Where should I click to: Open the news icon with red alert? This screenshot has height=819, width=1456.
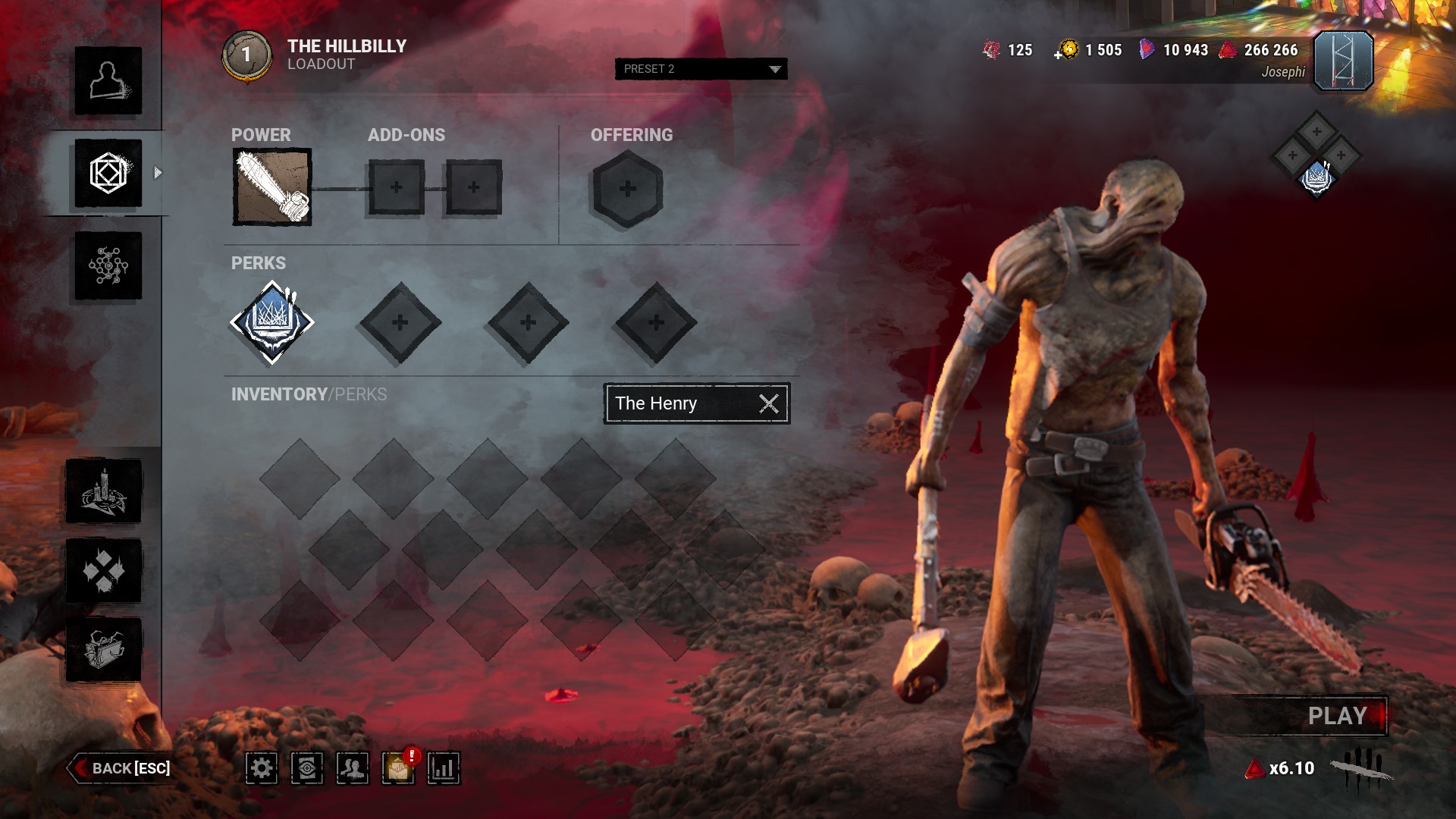(398, 768)
